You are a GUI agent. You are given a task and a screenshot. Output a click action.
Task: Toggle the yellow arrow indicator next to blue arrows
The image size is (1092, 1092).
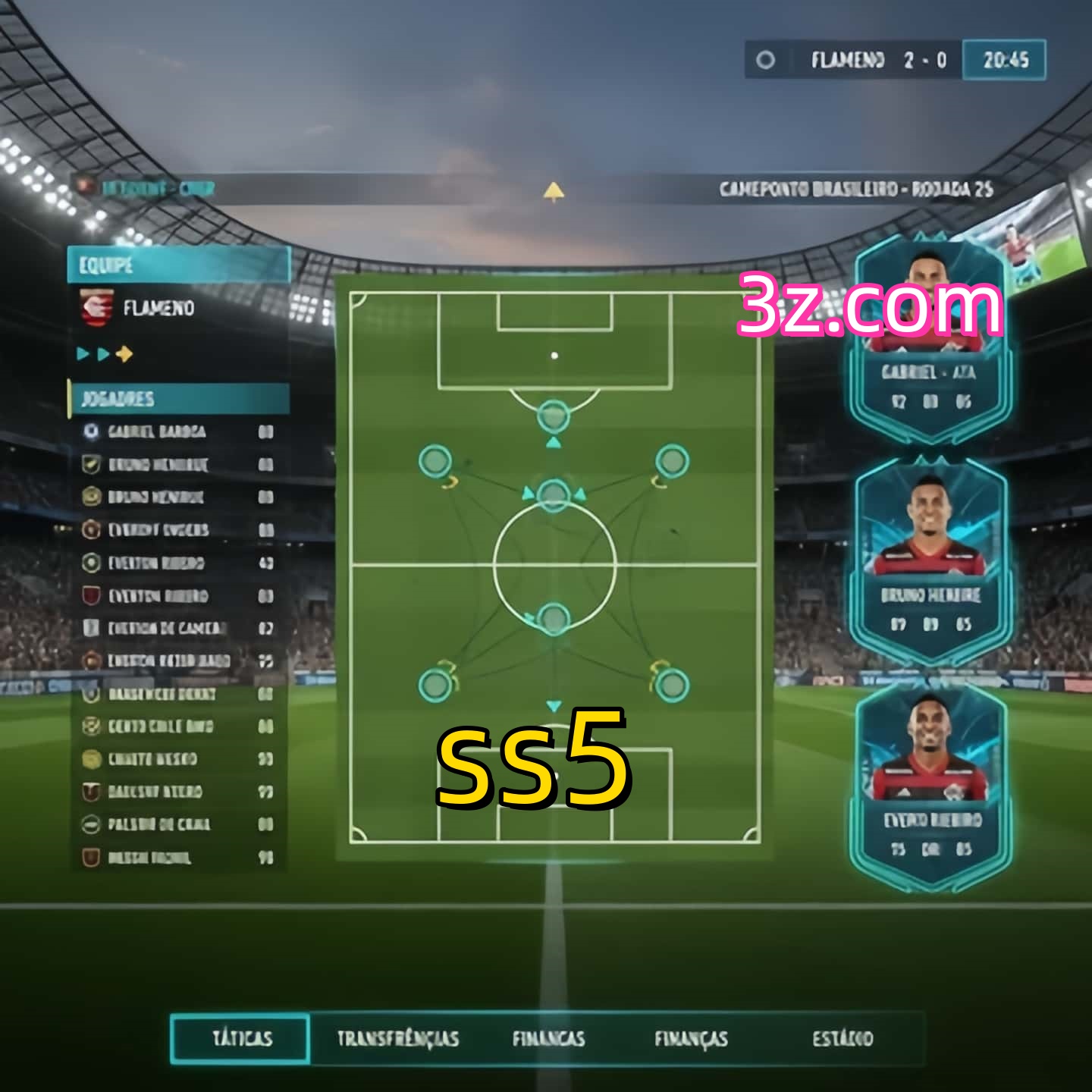(x=126, y=352)
